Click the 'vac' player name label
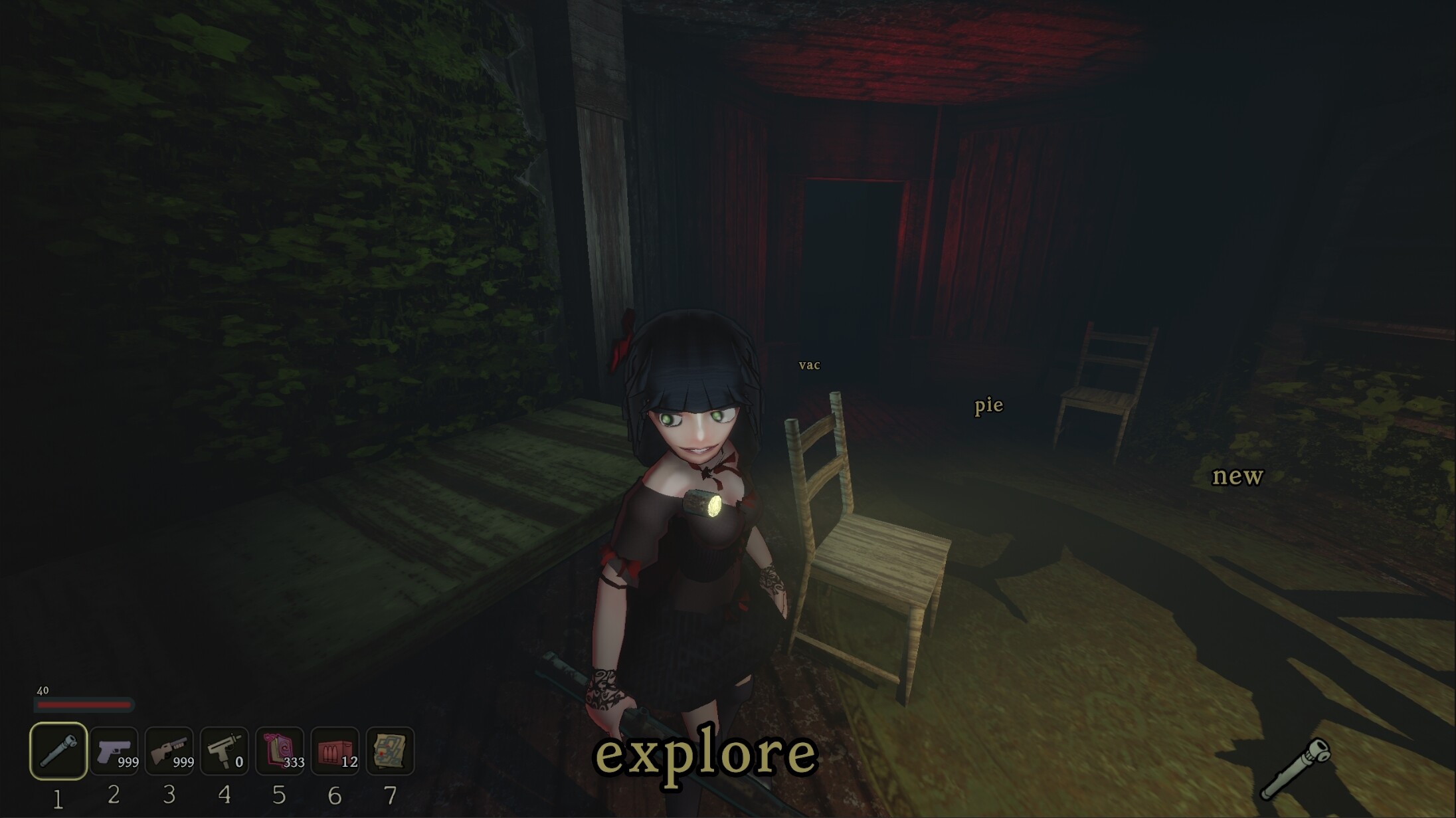Image resolution: width=1456 pixels, height=818 pixels. [810, 365]
